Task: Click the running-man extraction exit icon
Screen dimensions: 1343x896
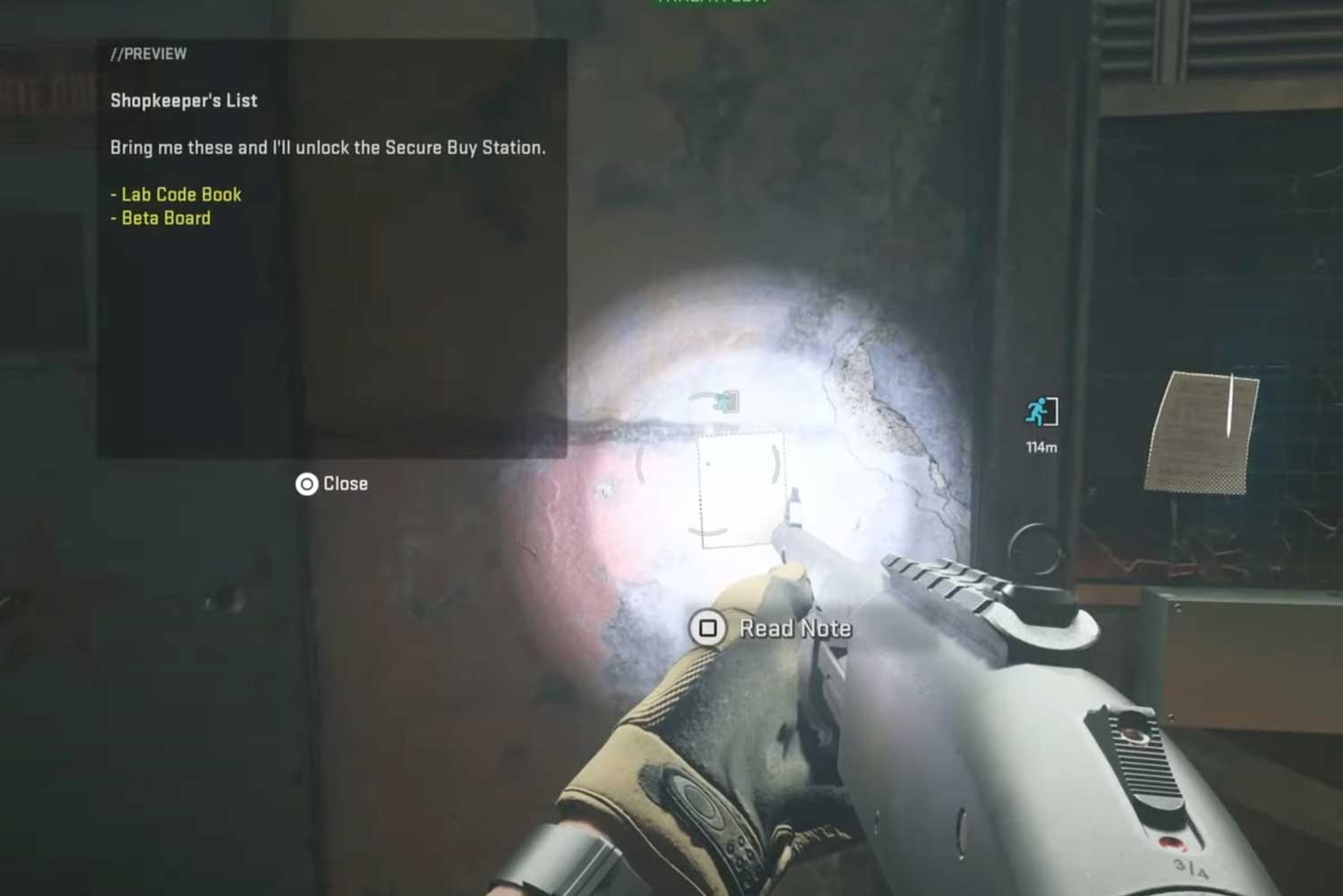Action: [1040, 413]
